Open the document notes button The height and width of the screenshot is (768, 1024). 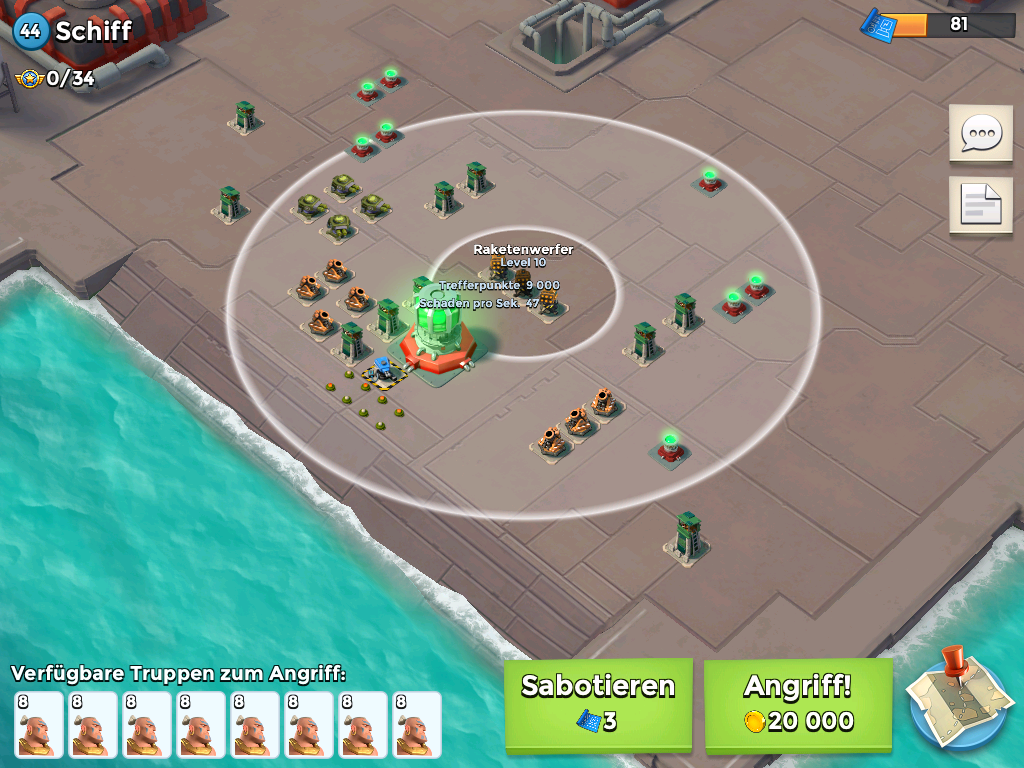[x=980, y=204]
